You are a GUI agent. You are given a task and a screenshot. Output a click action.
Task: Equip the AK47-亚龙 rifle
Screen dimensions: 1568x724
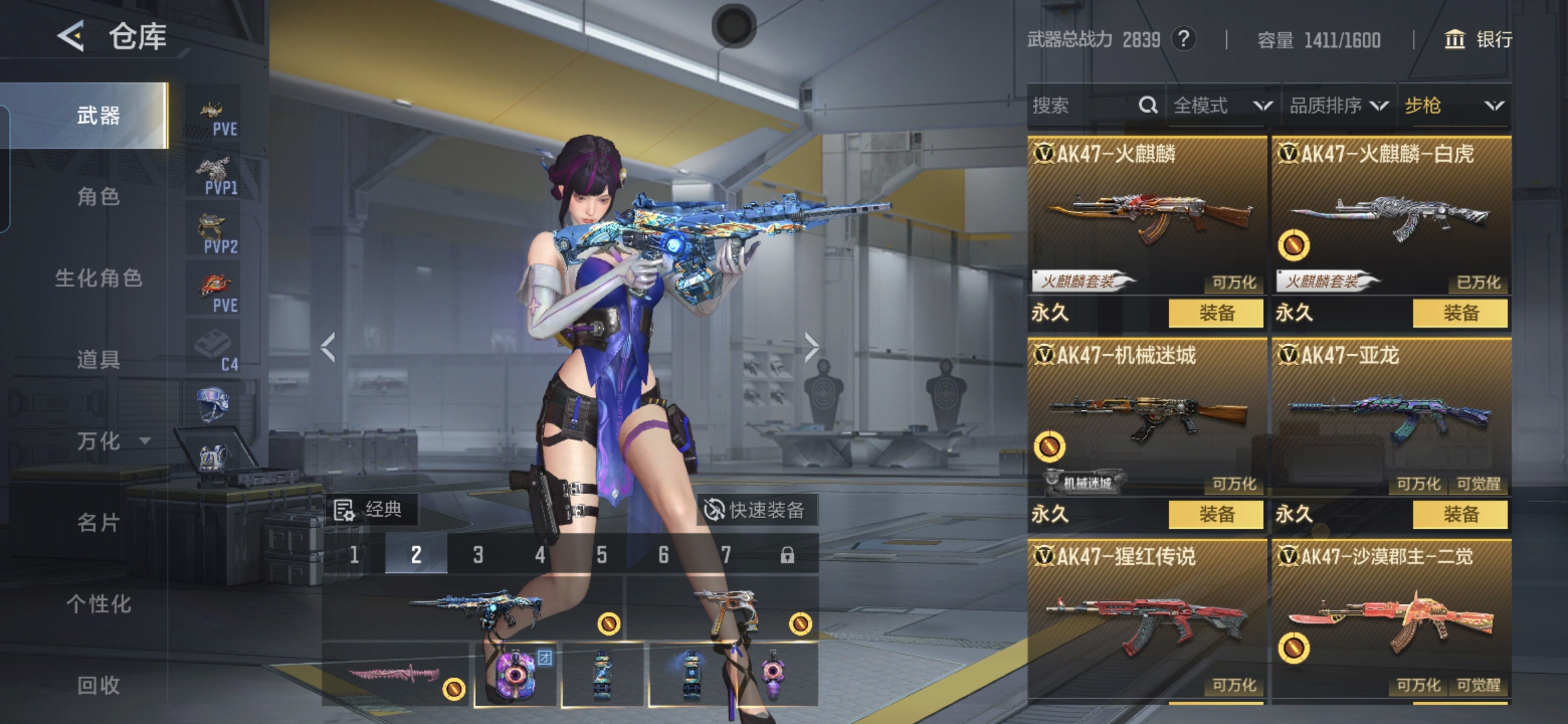1460,514
